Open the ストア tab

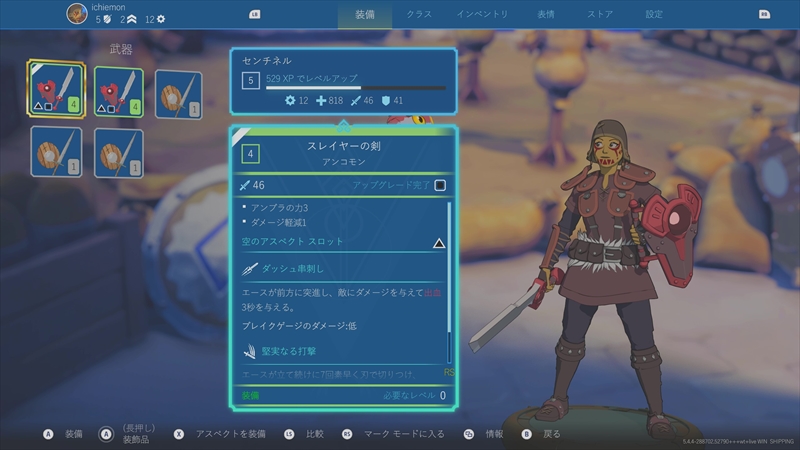[600, 14]
